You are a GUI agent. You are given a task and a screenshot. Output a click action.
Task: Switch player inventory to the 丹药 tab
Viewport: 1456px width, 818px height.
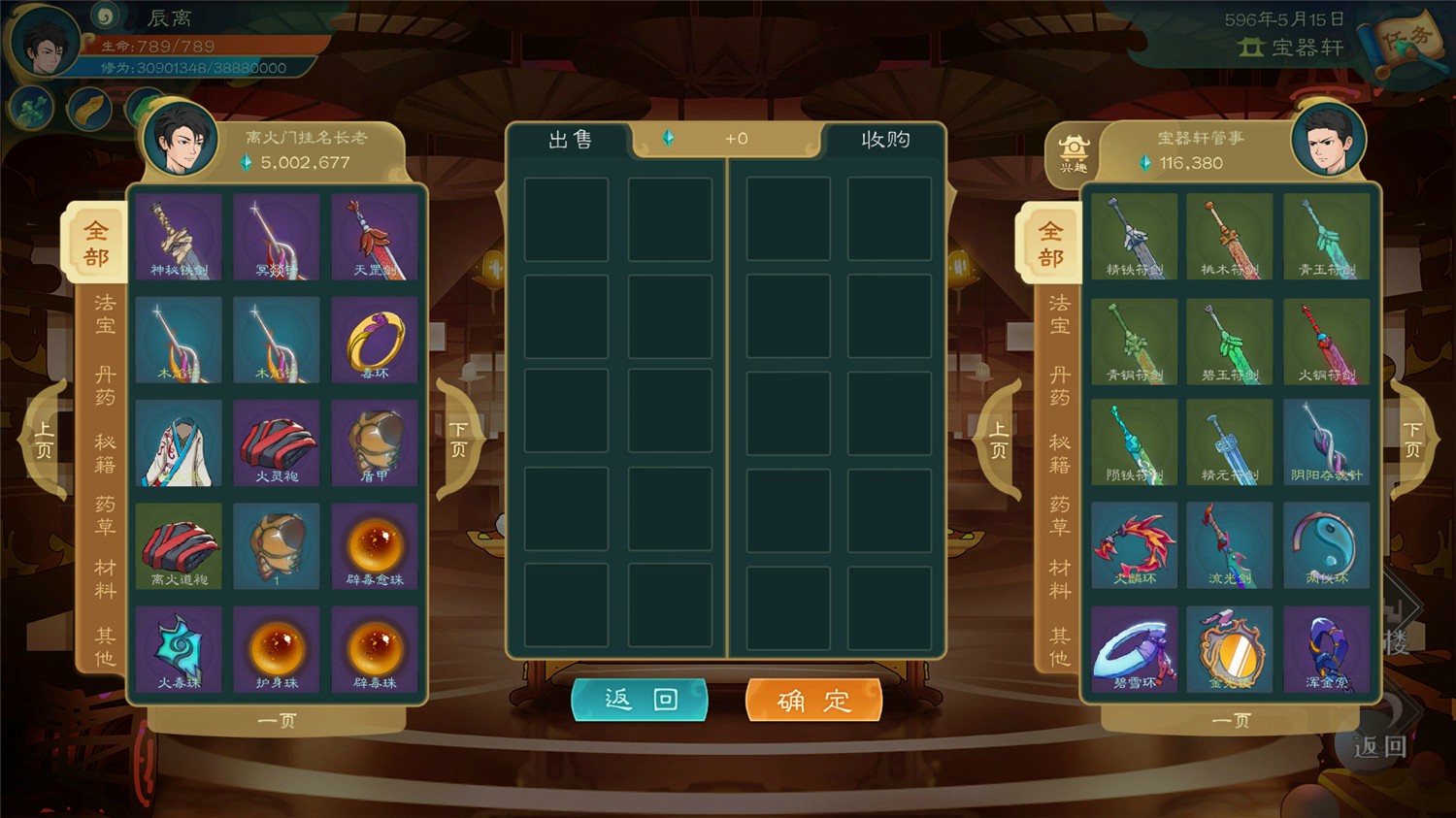click(x=105, y=386)
